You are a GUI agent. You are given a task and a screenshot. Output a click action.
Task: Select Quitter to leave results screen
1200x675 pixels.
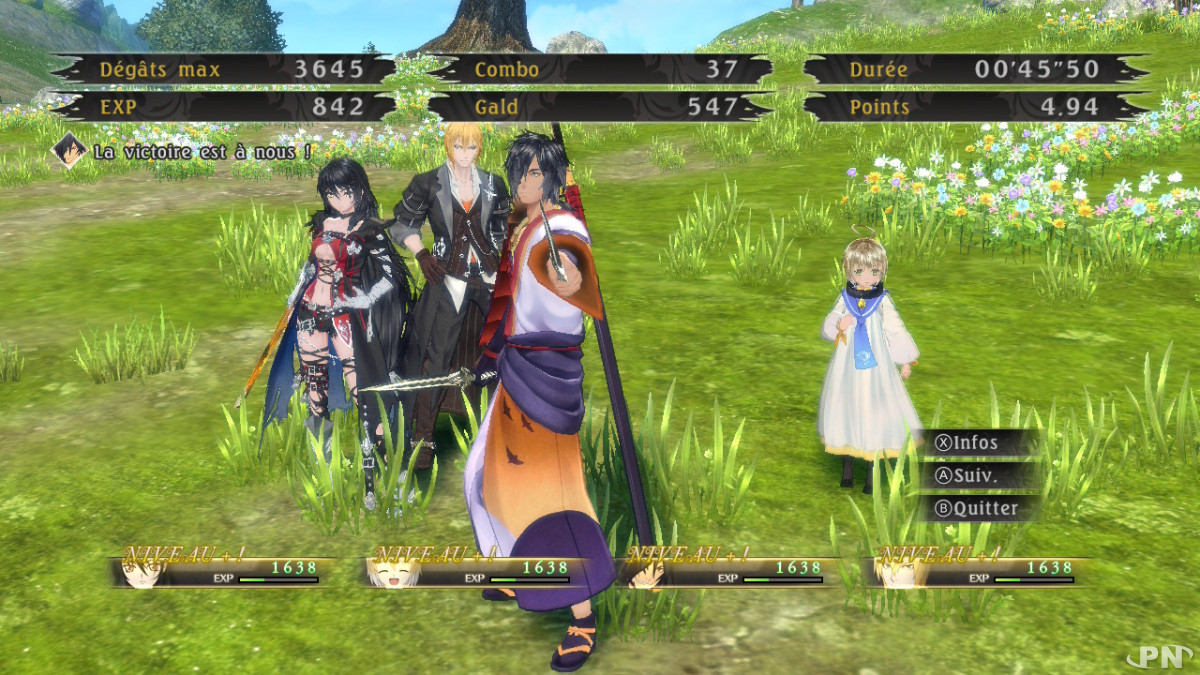pos(977,508)
